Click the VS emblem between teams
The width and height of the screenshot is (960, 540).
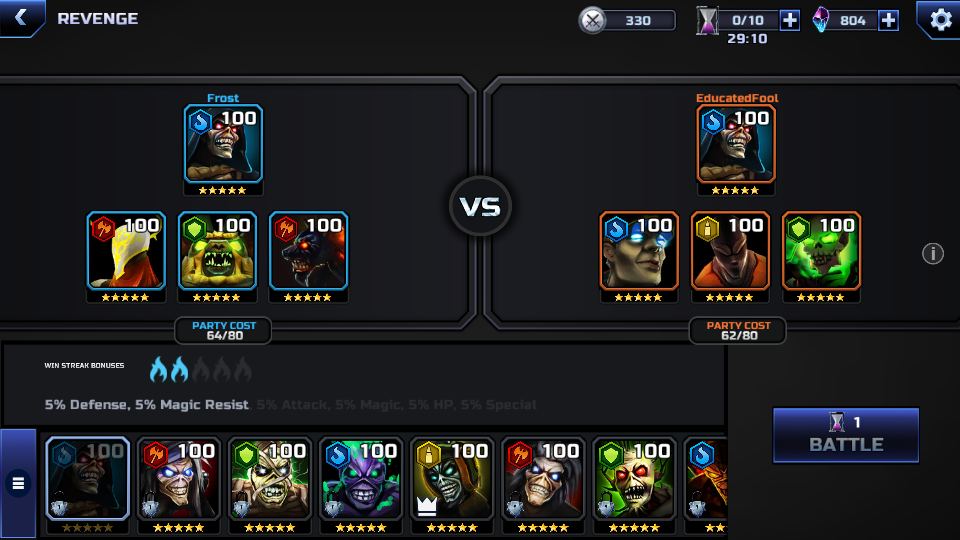pyautogui.click(x=480, y=206)
